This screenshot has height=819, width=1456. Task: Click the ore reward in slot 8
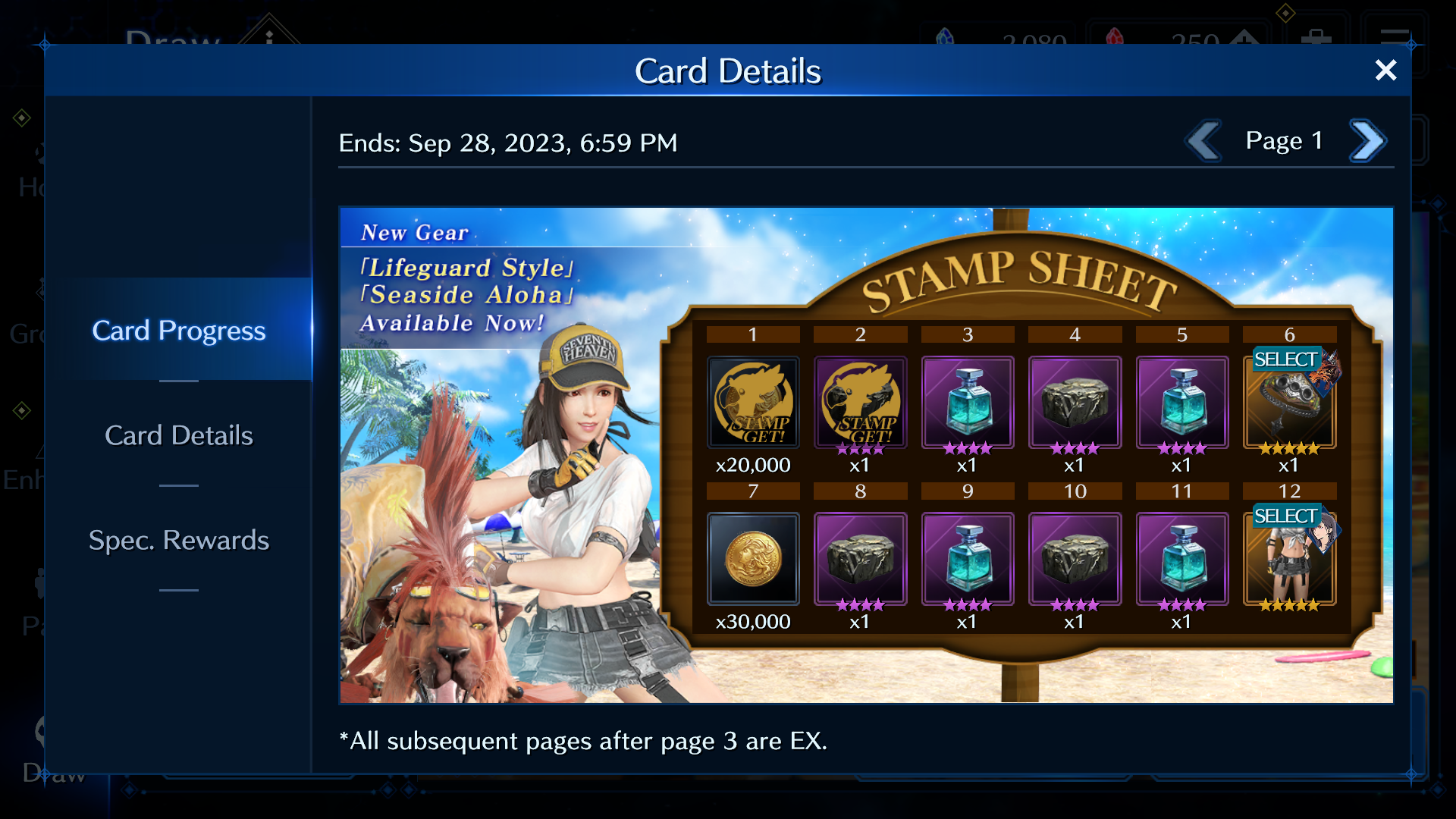tap(861, 559)
